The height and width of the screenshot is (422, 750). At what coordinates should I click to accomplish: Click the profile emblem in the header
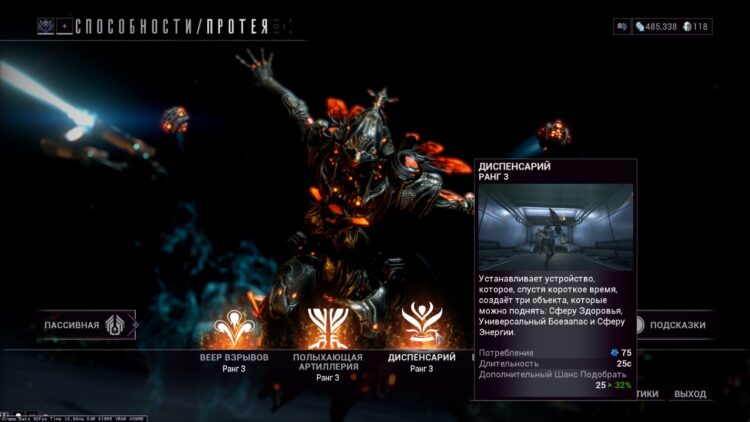[46, 26]
